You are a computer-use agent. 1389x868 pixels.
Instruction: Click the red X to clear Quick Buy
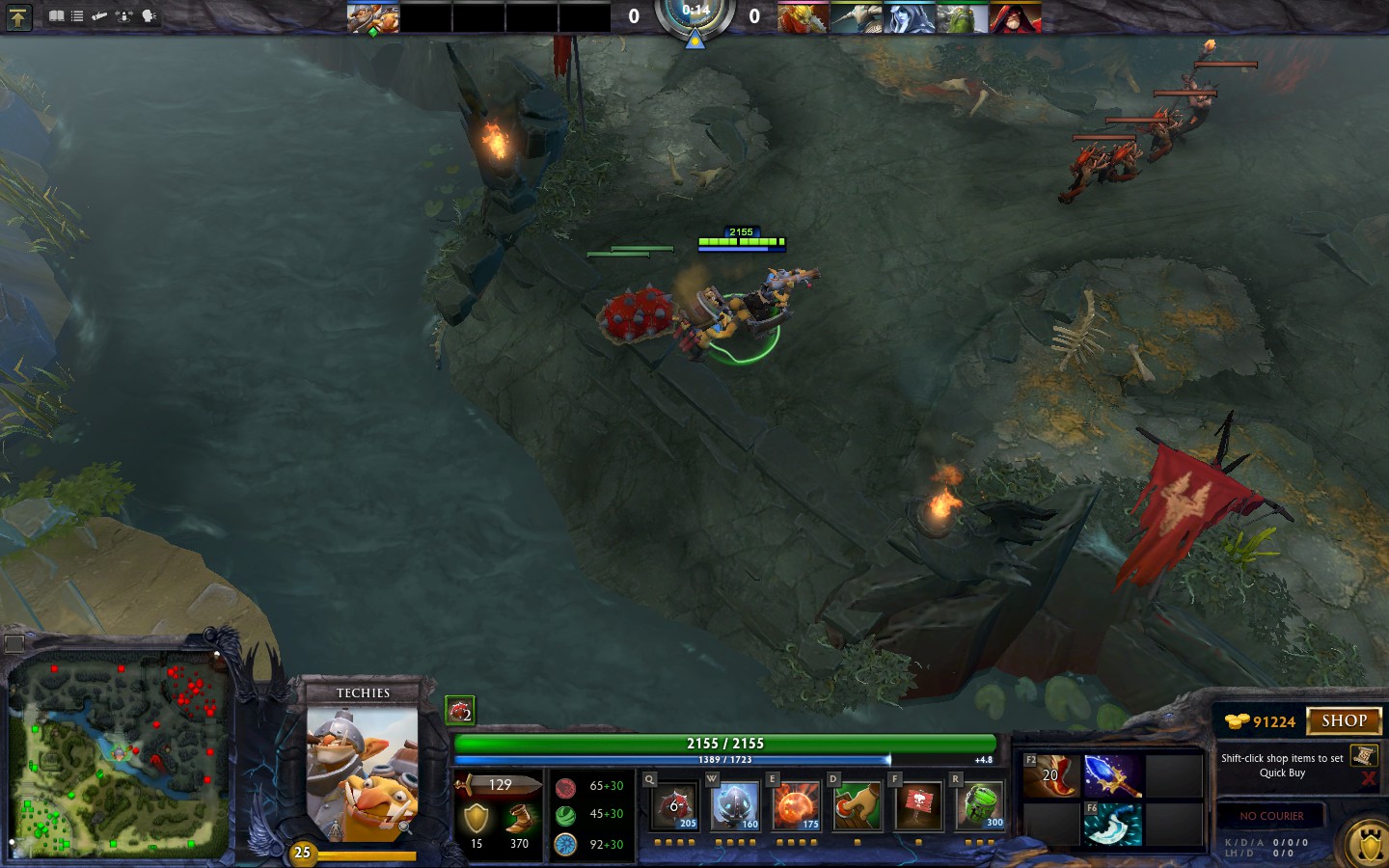[1368, 778]
